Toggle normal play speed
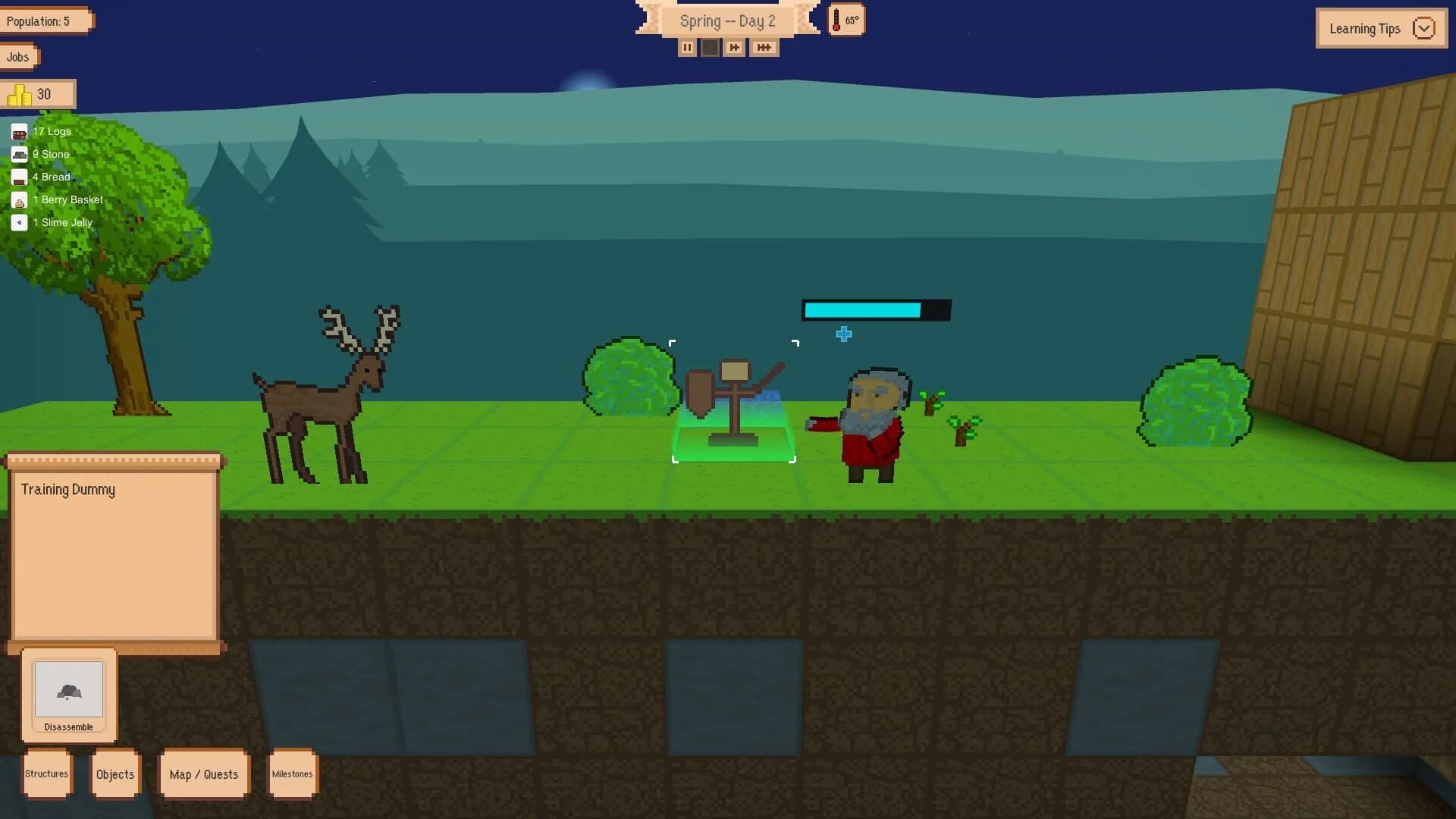Viewport: 1456px width, 819px height. coord(711,47)
